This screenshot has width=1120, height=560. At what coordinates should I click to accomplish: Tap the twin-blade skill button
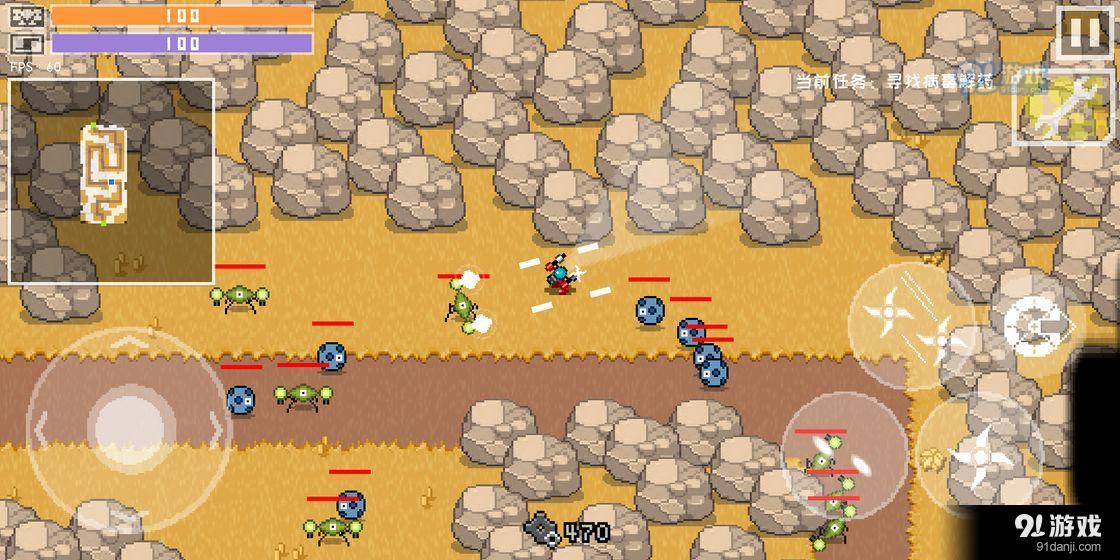point(843,454)
